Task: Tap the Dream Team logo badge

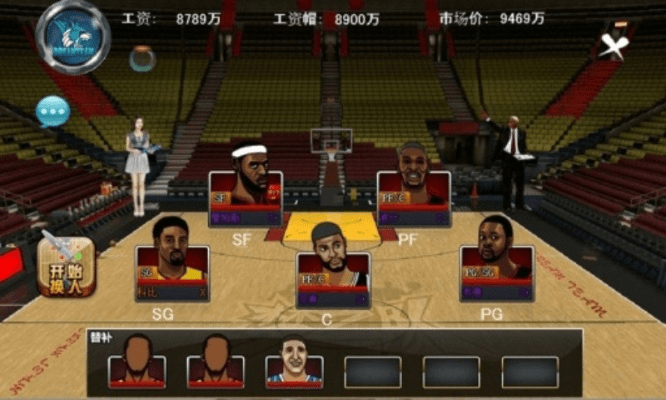Action: 72,37
